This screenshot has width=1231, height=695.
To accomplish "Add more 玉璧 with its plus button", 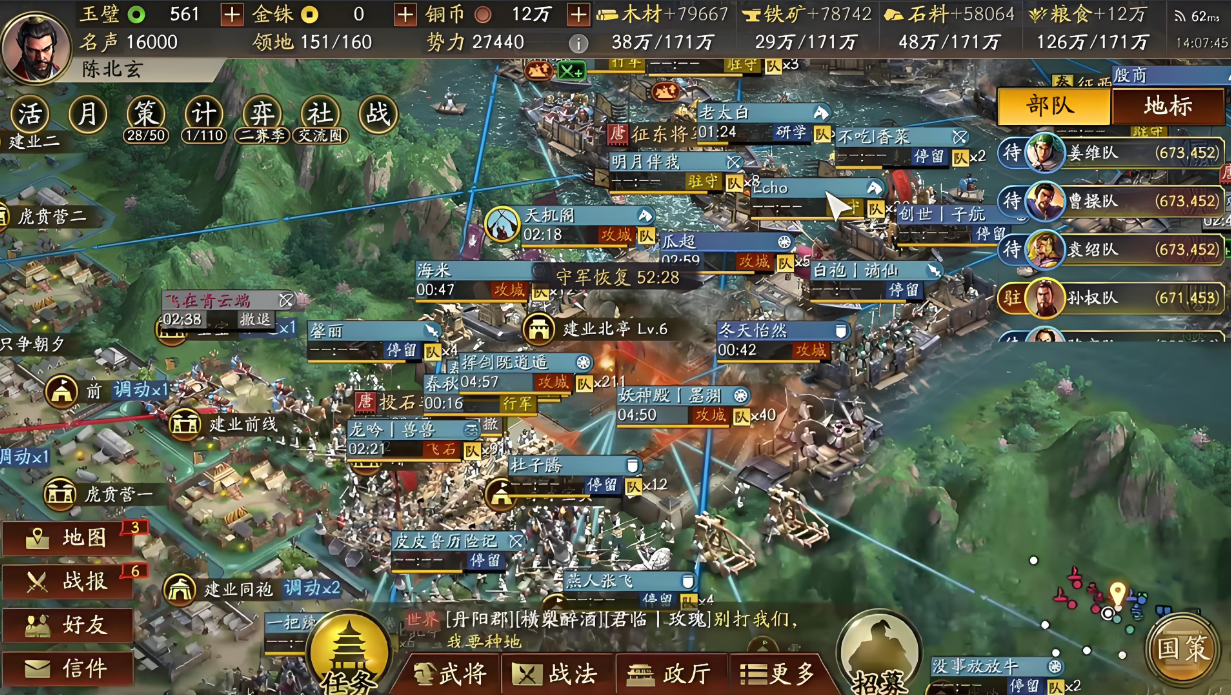I will (x=231, y=15).
